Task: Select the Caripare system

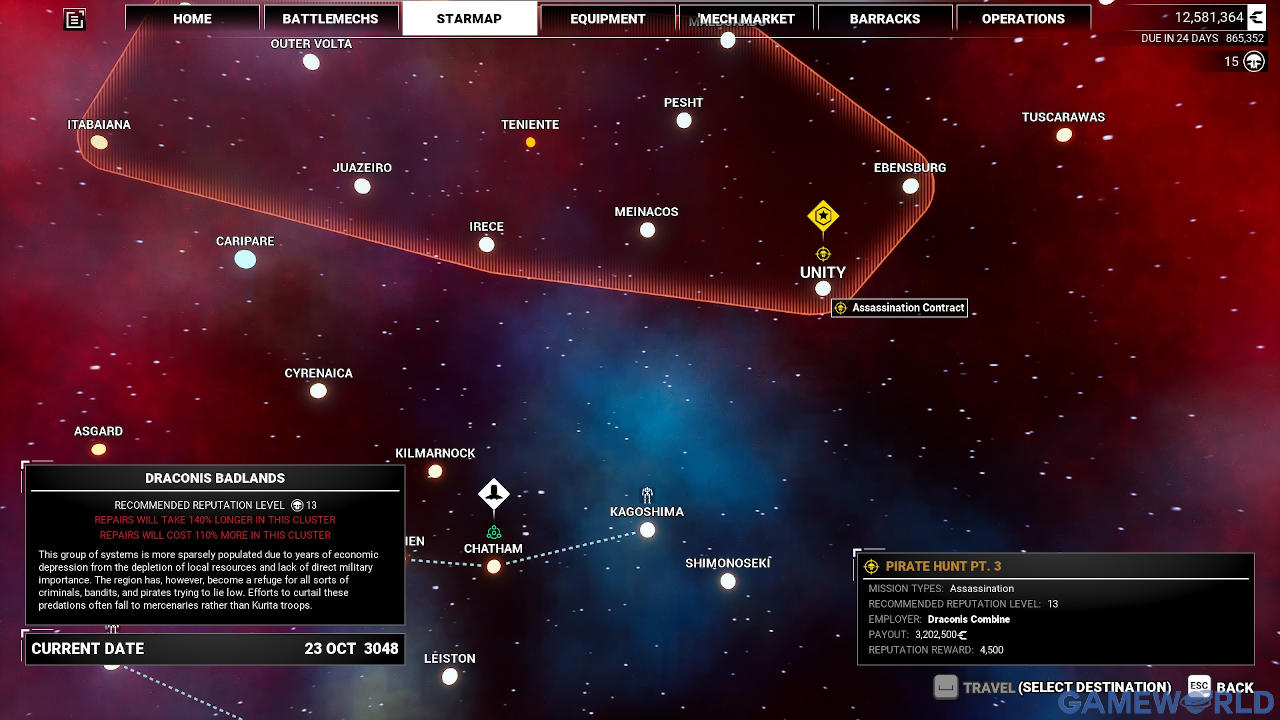Action: tap(245, 260)
